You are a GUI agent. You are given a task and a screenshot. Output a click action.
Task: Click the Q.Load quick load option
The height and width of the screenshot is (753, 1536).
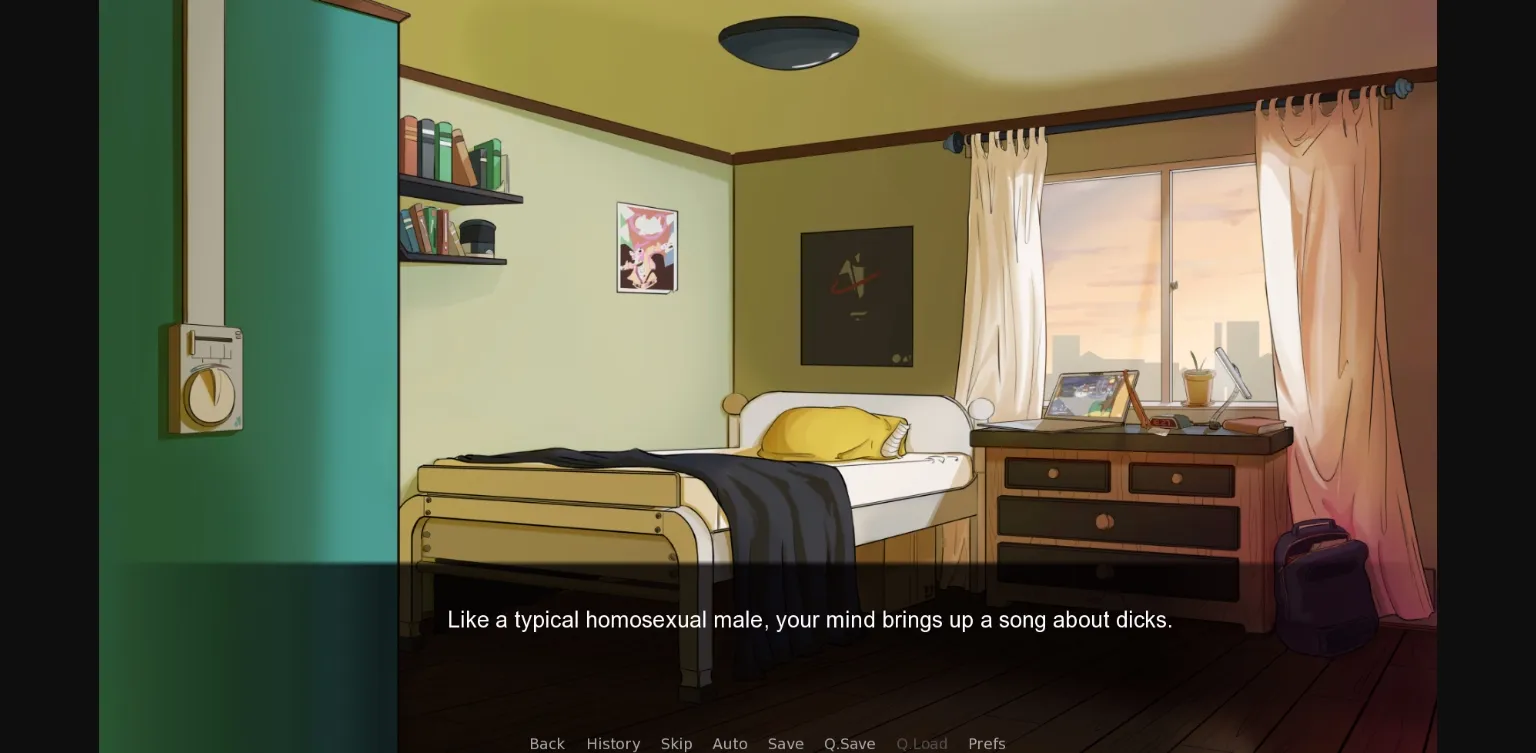point(922,744)
